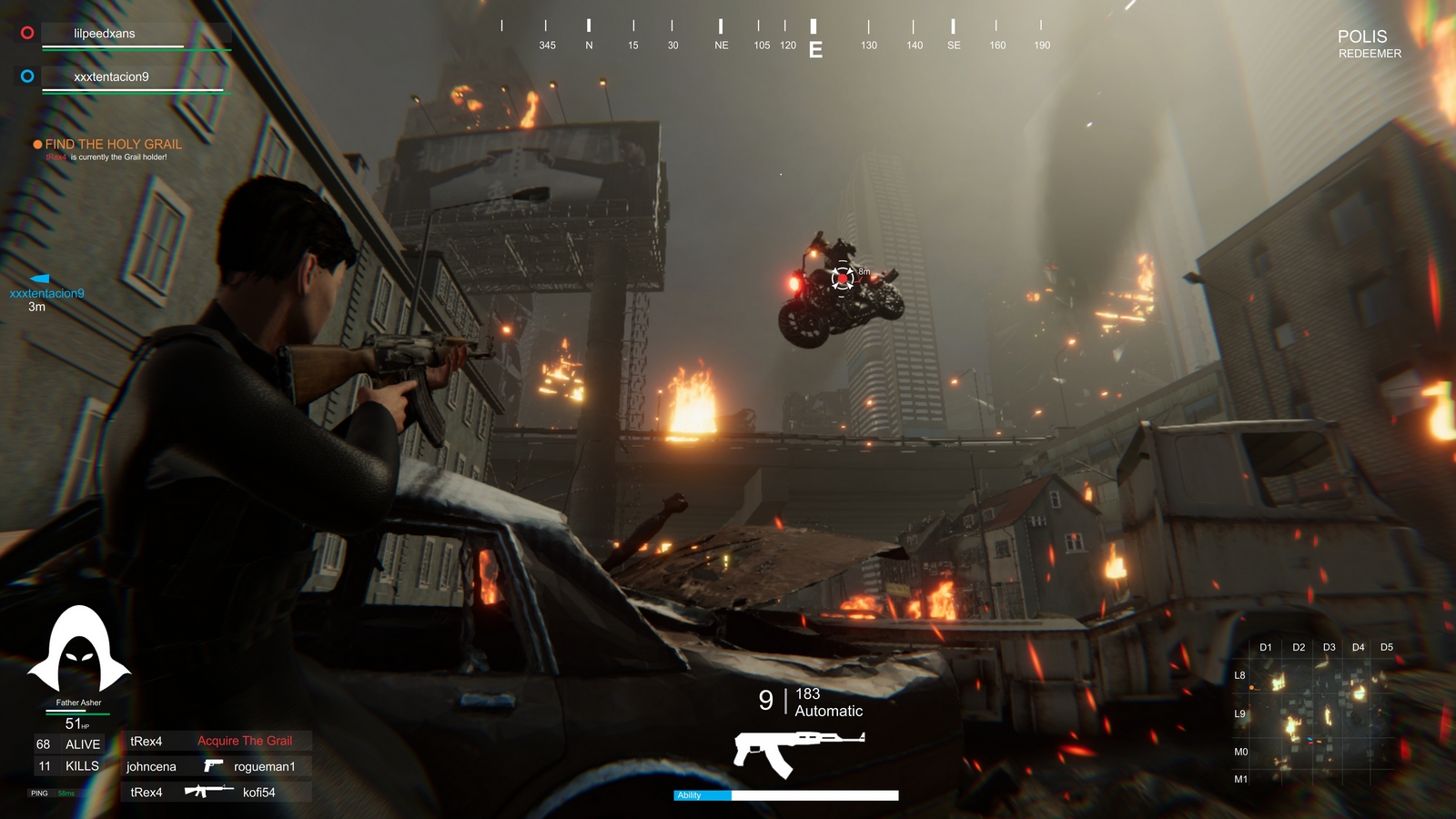Click the Father Asher hooded portrait
Viewport: 1456px width, 819px height.
tap(79, 650)
